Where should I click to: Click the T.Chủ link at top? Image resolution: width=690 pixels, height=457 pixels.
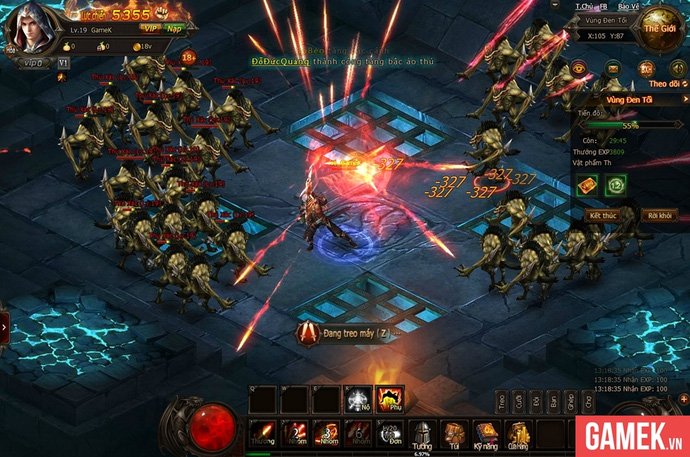tap(585, 7)
